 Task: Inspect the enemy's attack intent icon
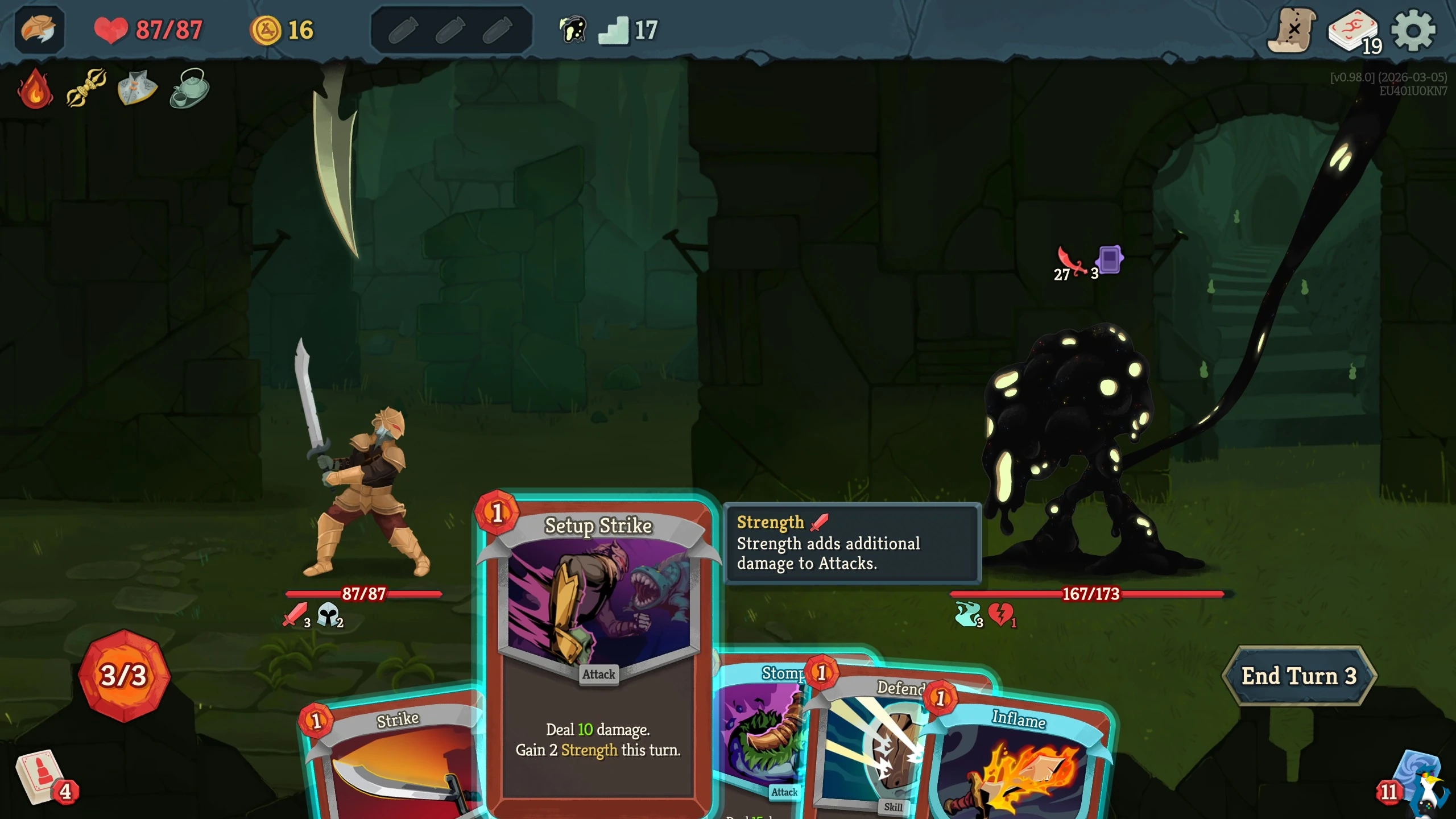[1070, 263]
